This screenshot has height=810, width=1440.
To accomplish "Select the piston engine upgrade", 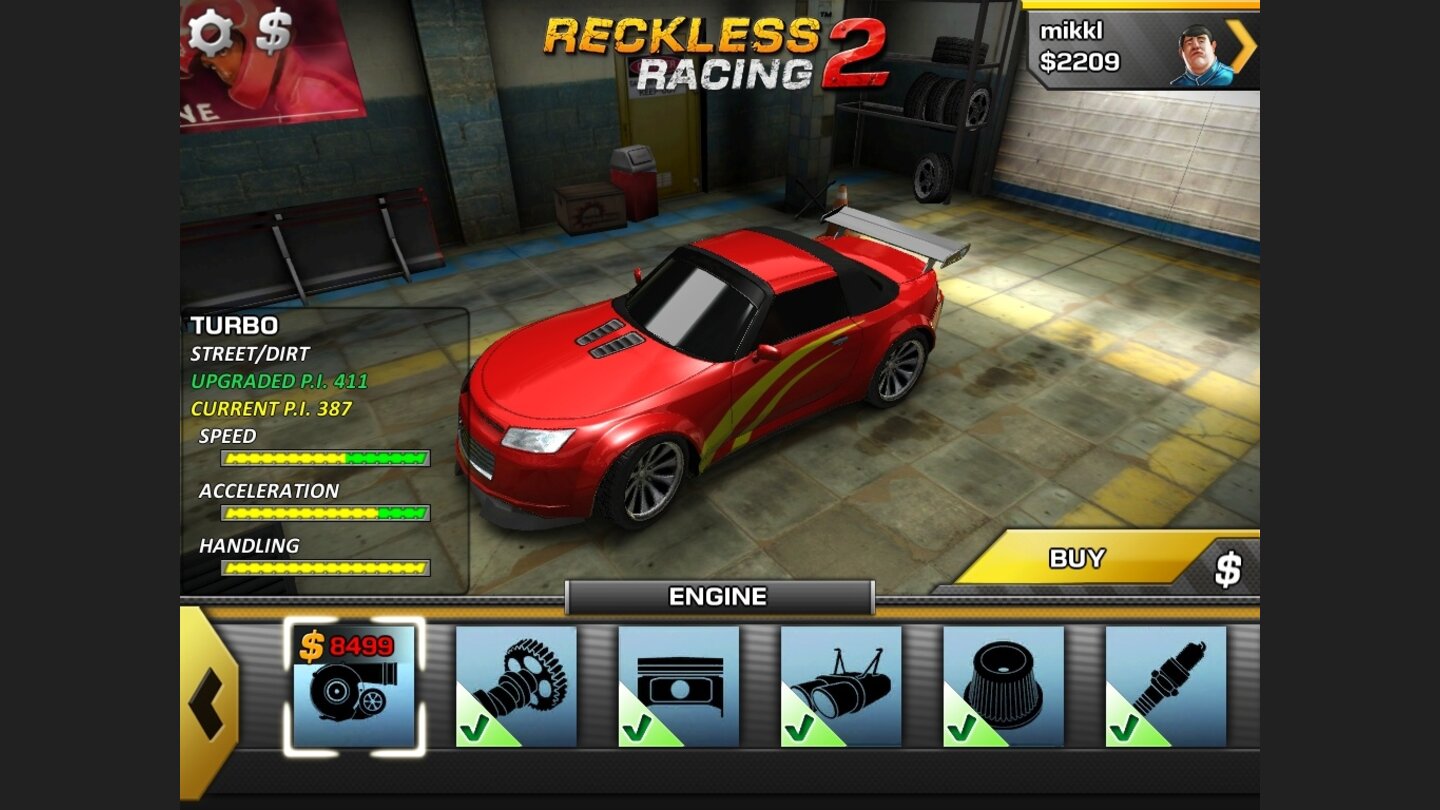I will pos(678,685).
